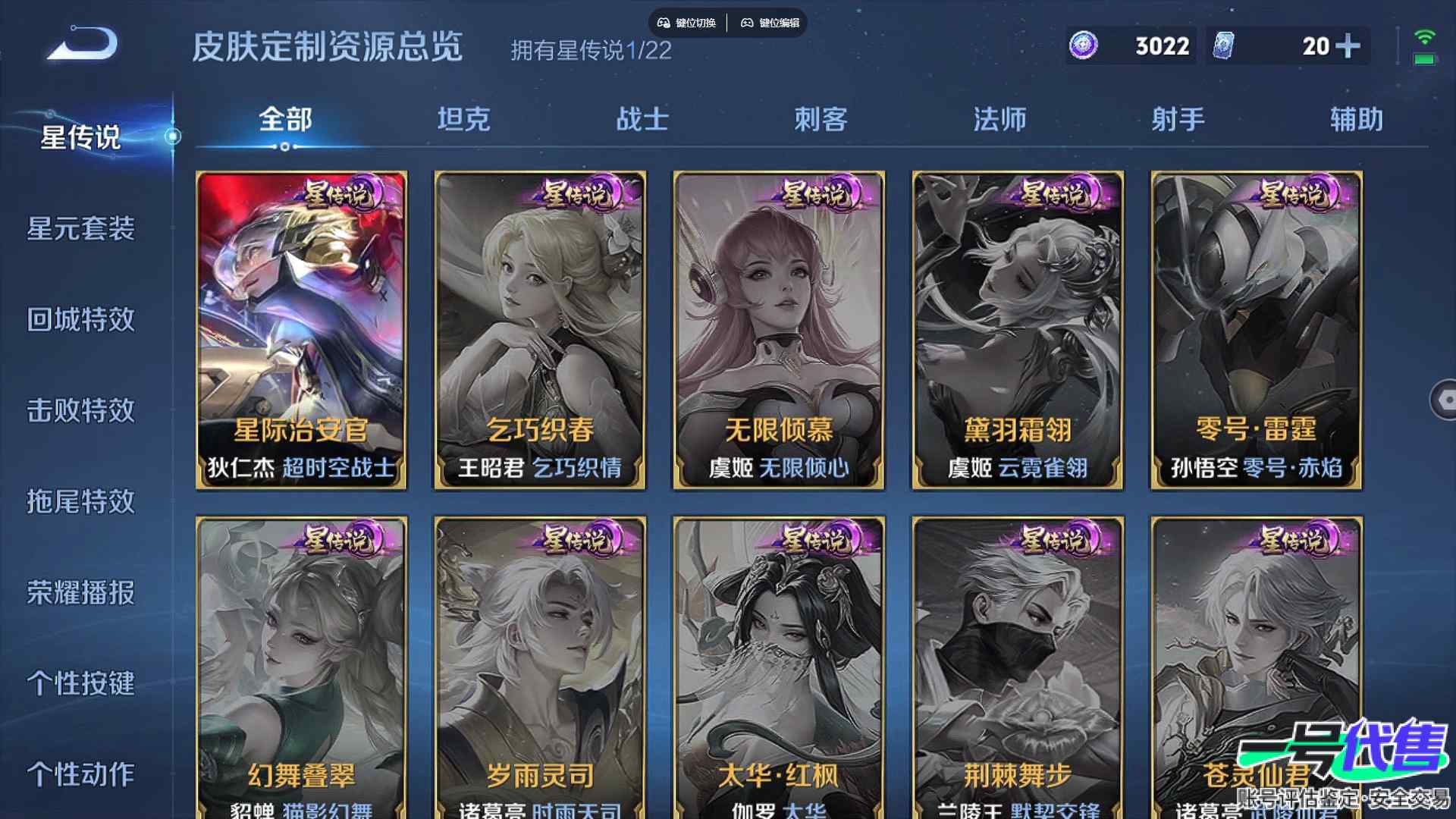1456x819 pixels.
Task: Click the purple coin currency icon
Action: tap(1083, 46)
